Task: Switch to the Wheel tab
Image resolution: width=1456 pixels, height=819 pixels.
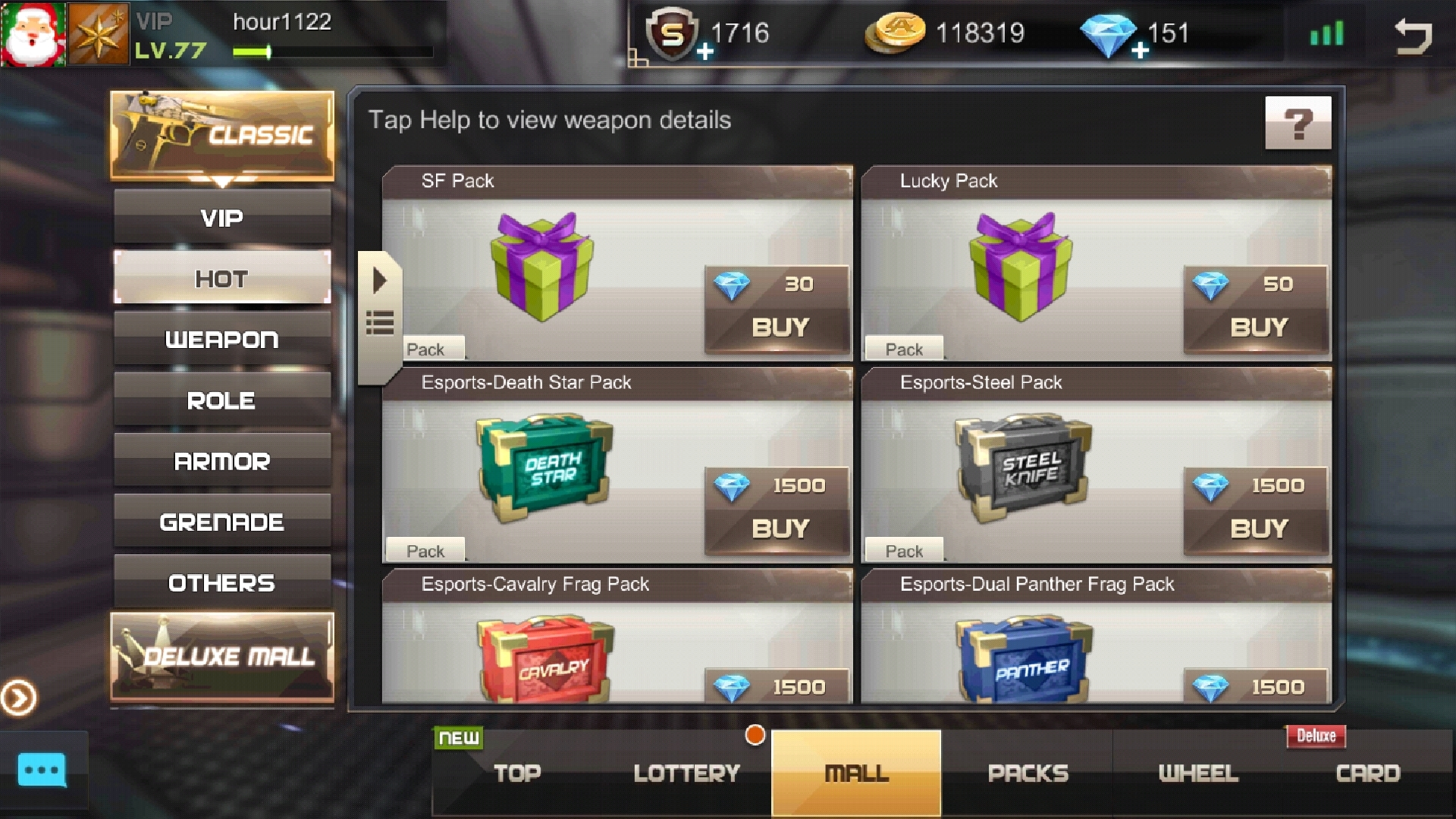Action: (1198, 773)
